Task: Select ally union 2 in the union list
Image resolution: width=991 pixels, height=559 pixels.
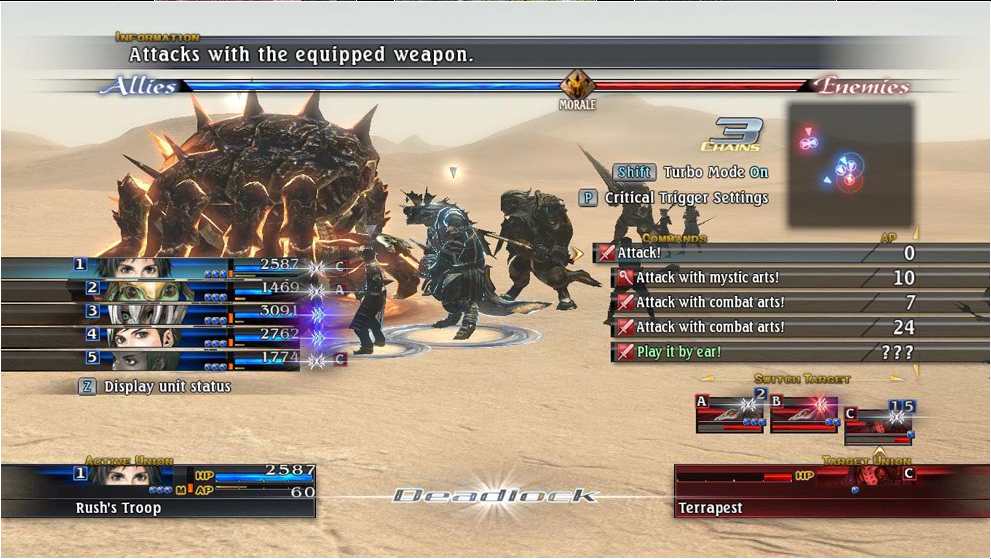Action: tap(150, 290)
